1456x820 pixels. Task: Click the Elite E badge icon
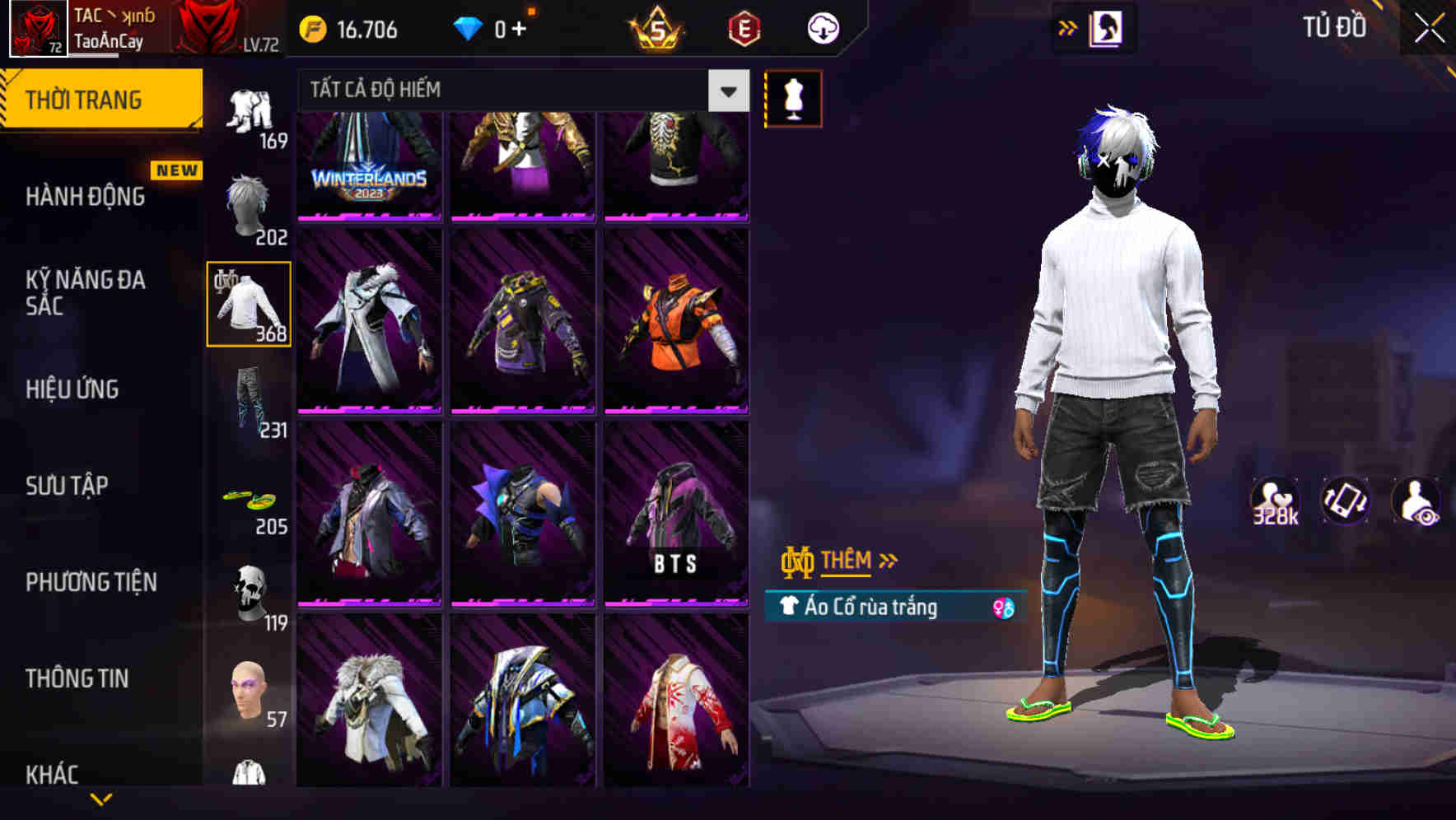[x=743, y=27]
